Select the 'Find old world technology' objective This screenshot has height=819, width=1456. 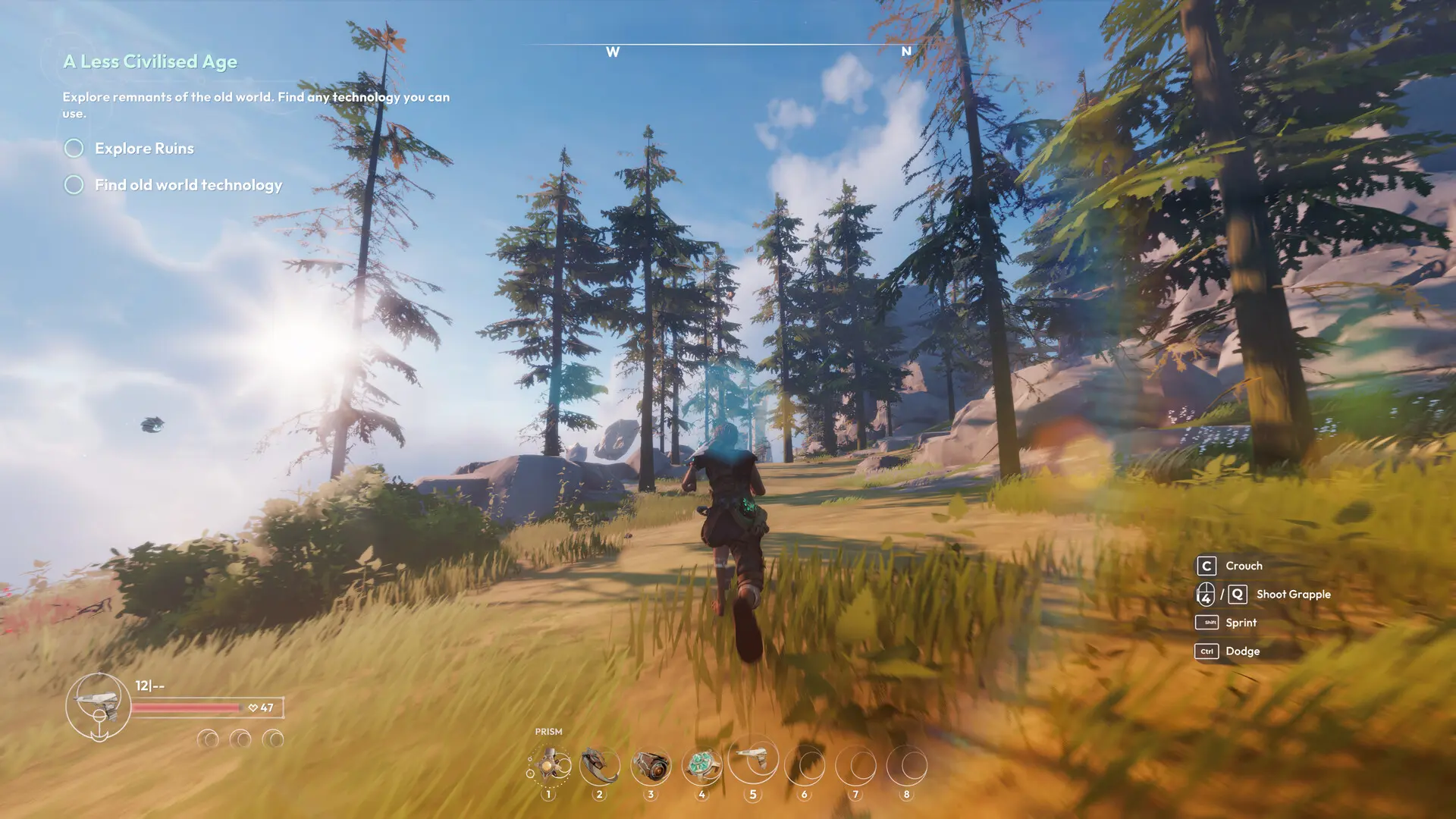click(188, 185)
